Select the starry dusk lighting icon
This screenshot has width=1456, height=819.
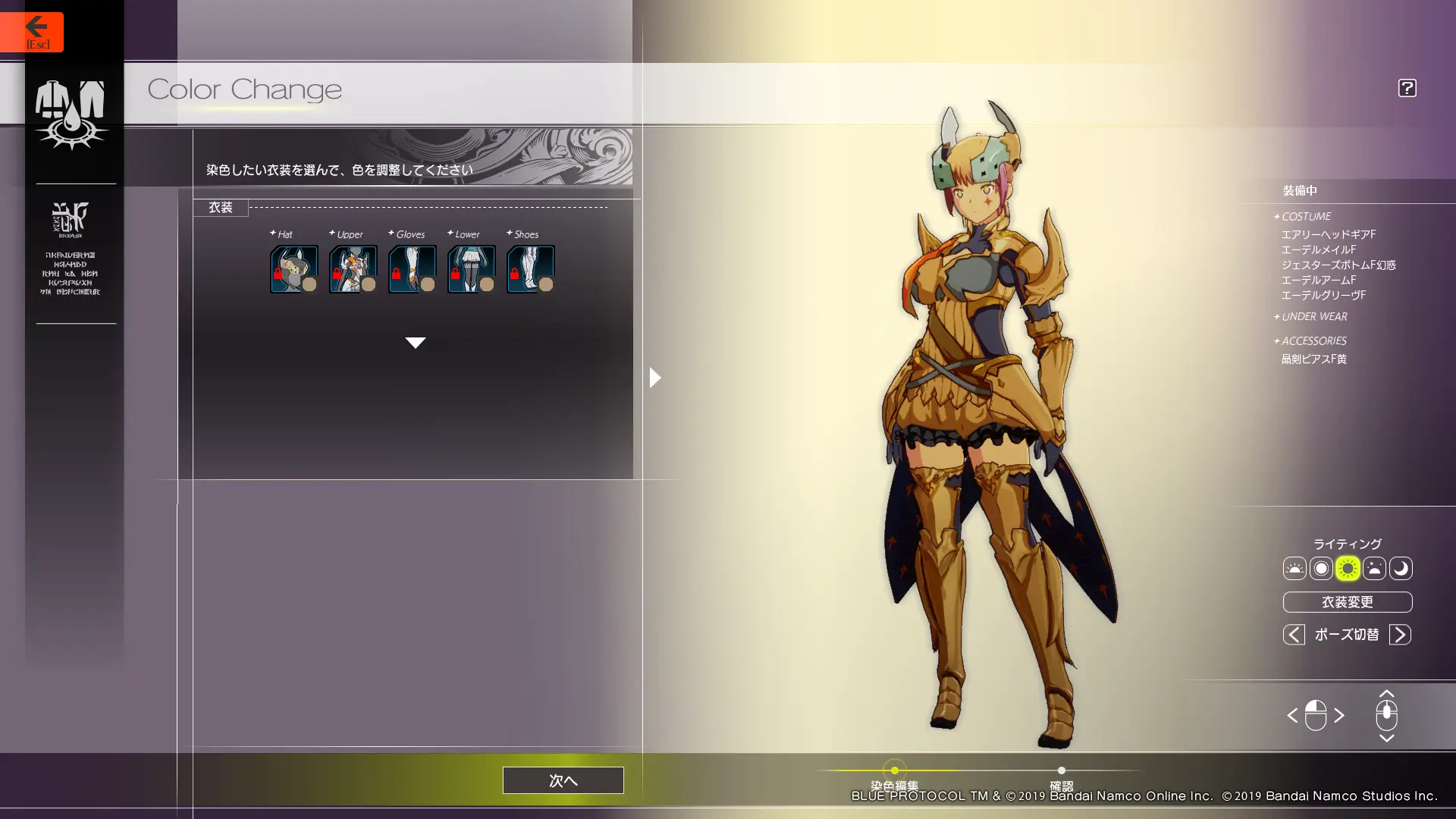pyautogui.click(x=1373, y=569)
